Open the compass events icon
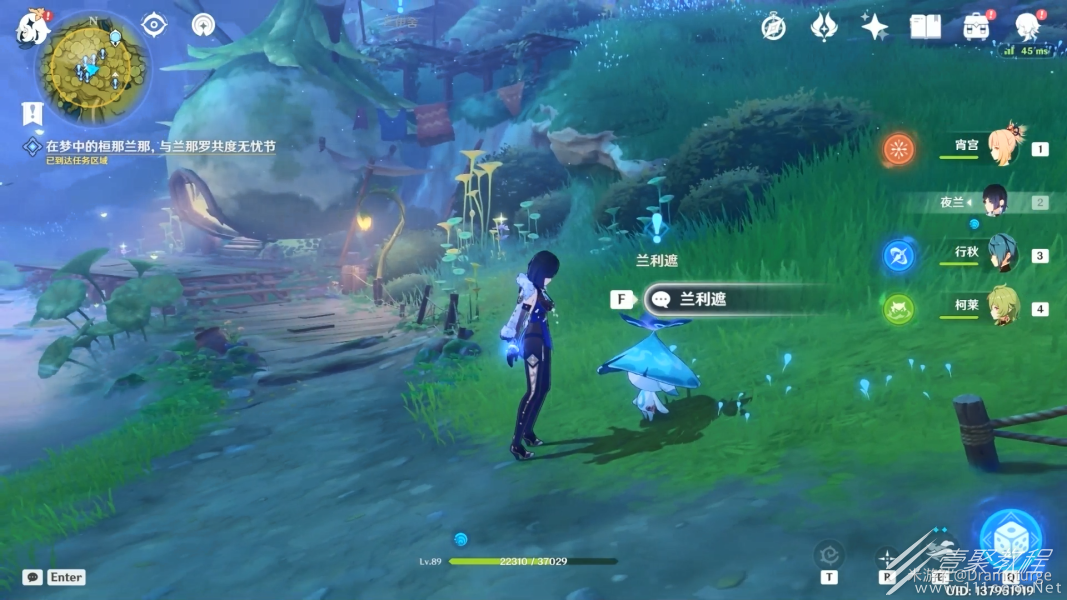 pyautogui.click(x=773, y=27)
